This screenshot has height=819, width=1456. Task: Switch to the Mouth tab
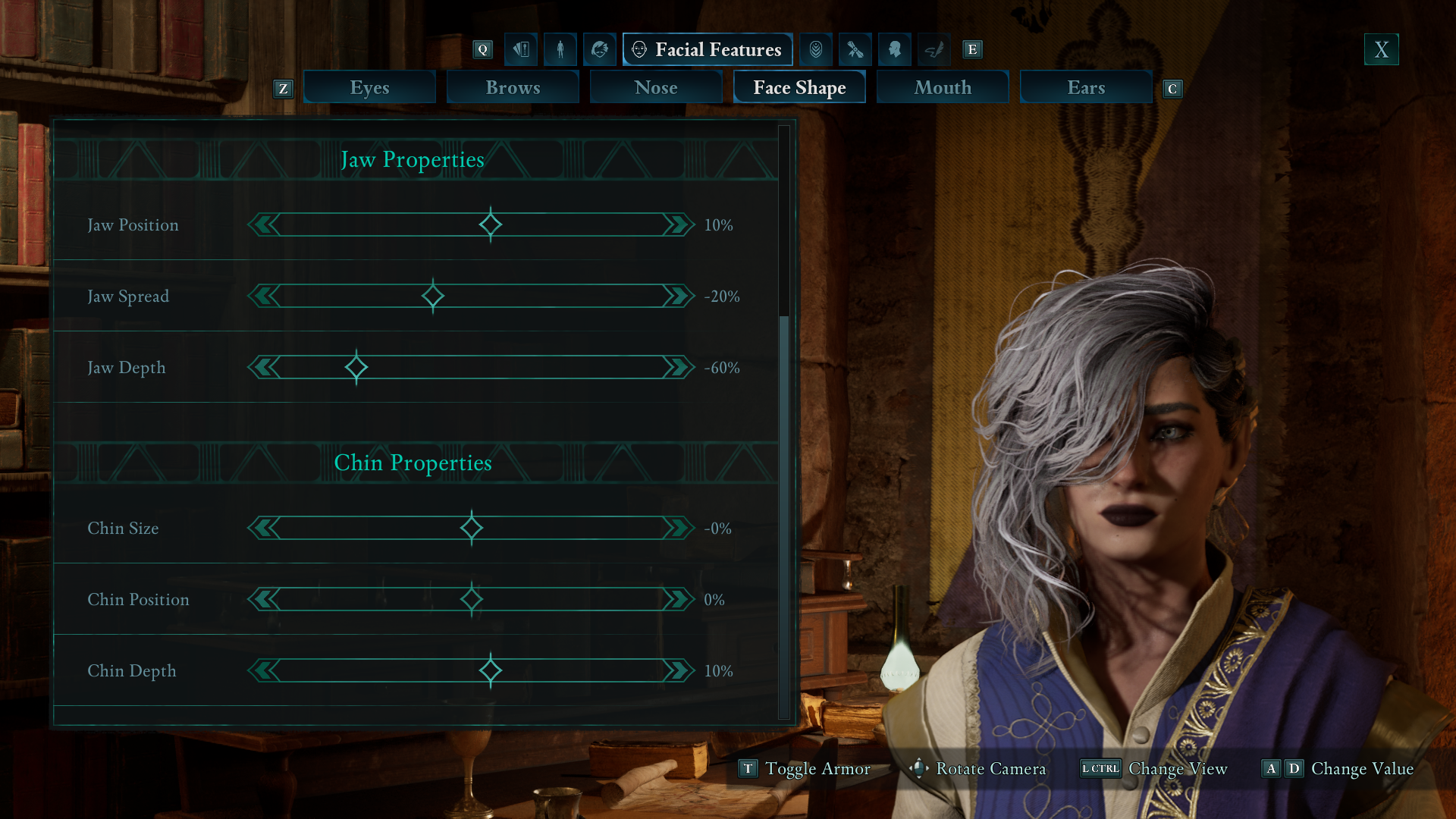coord(943,87)
